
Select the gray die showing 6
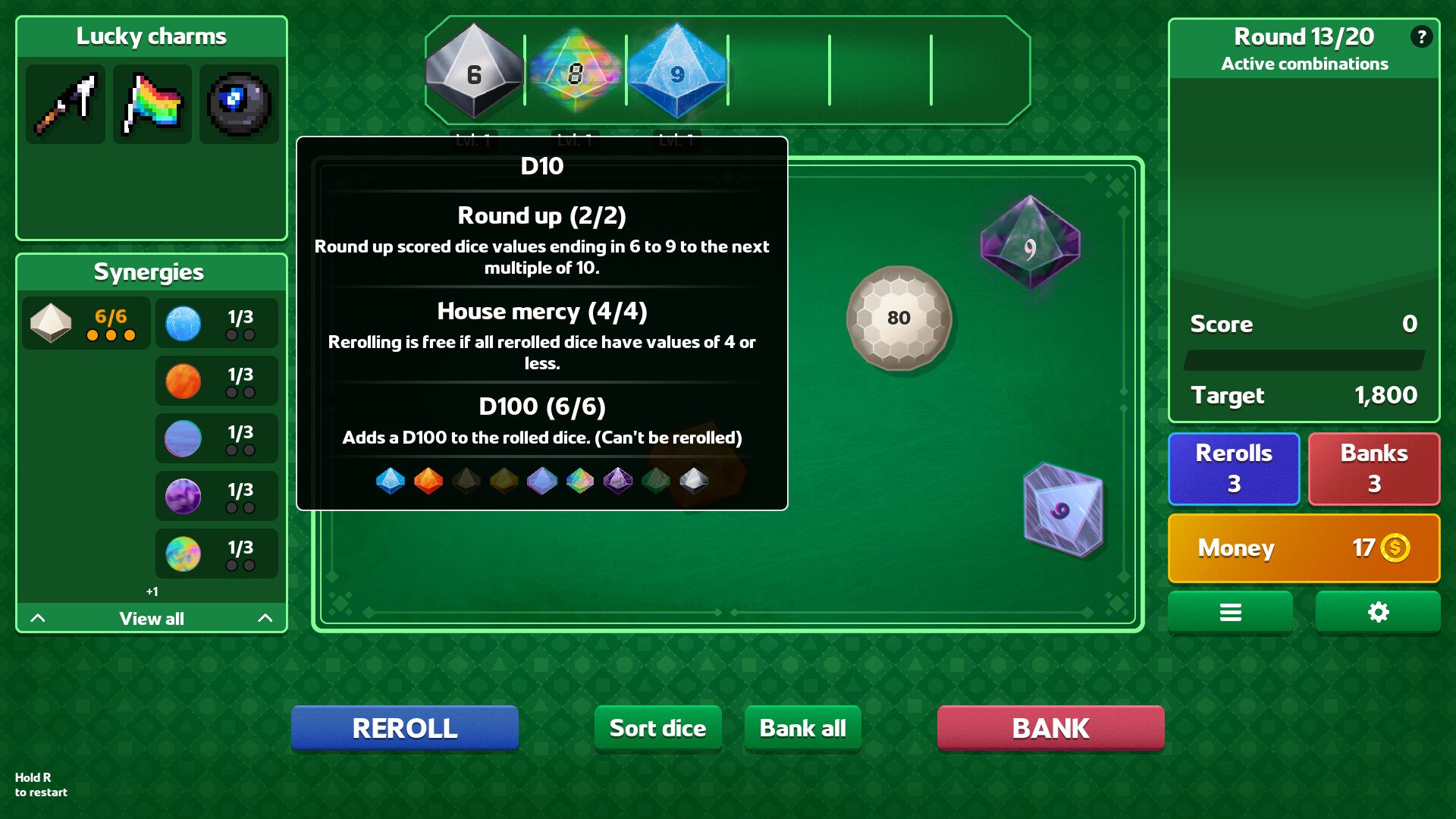point(474,73)
